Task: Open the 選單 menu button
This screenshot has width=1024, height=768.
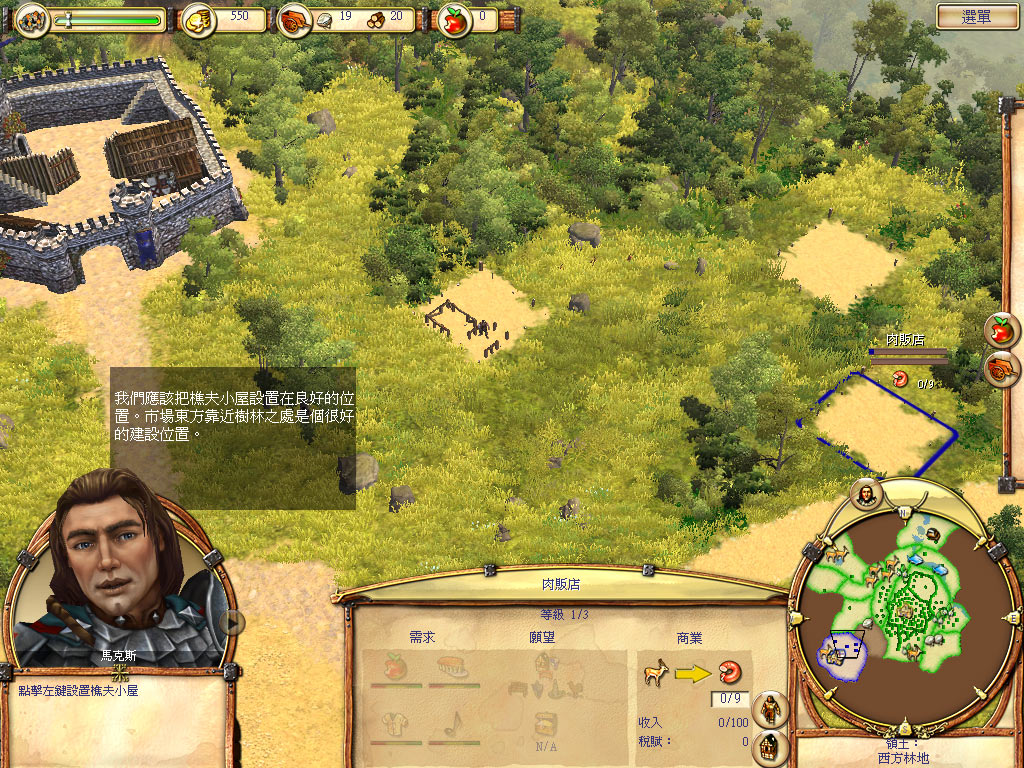Action: [977, 16]
